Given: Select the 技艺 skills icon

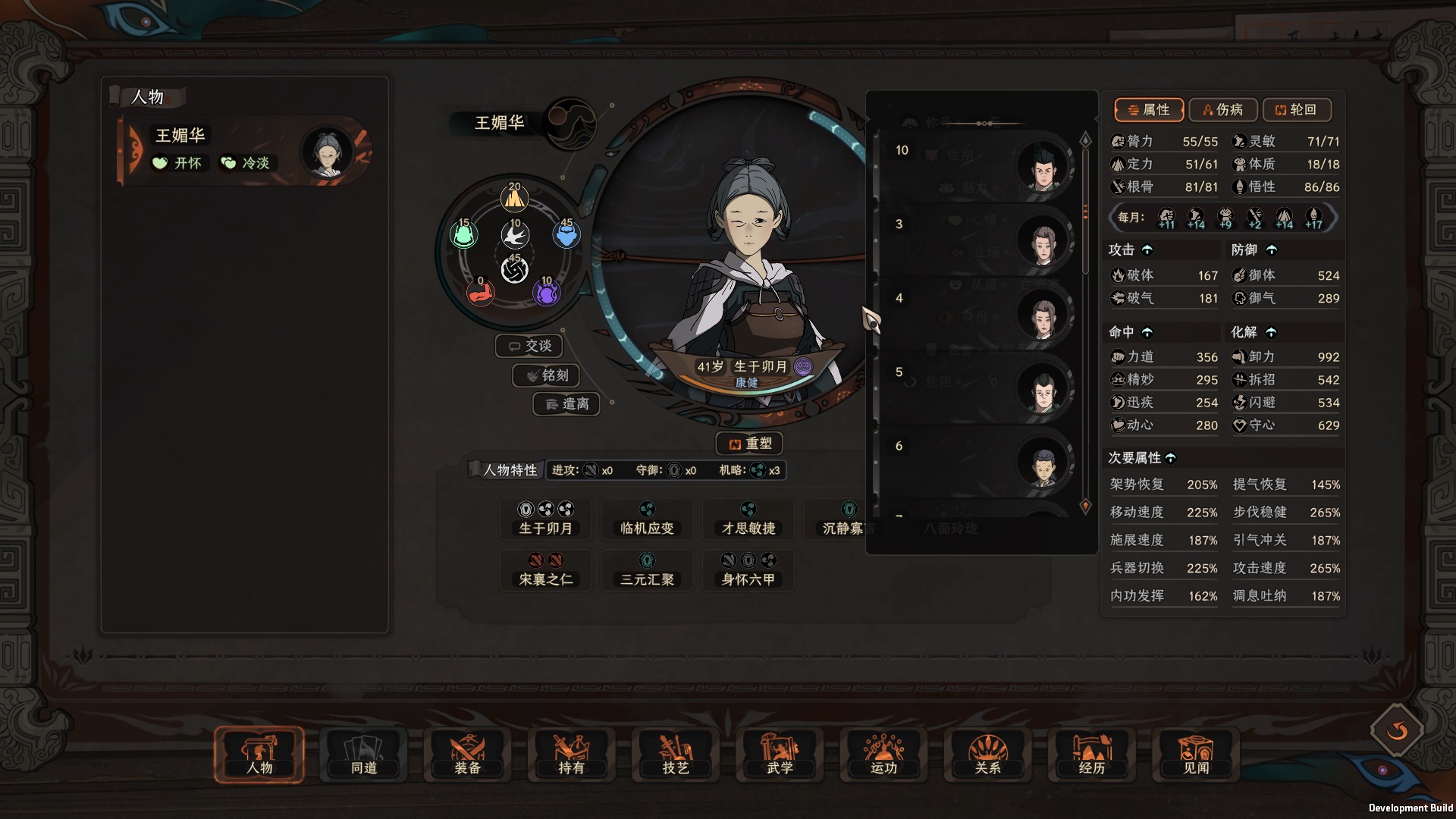Looking at the screenshot, I should point(675,755).
